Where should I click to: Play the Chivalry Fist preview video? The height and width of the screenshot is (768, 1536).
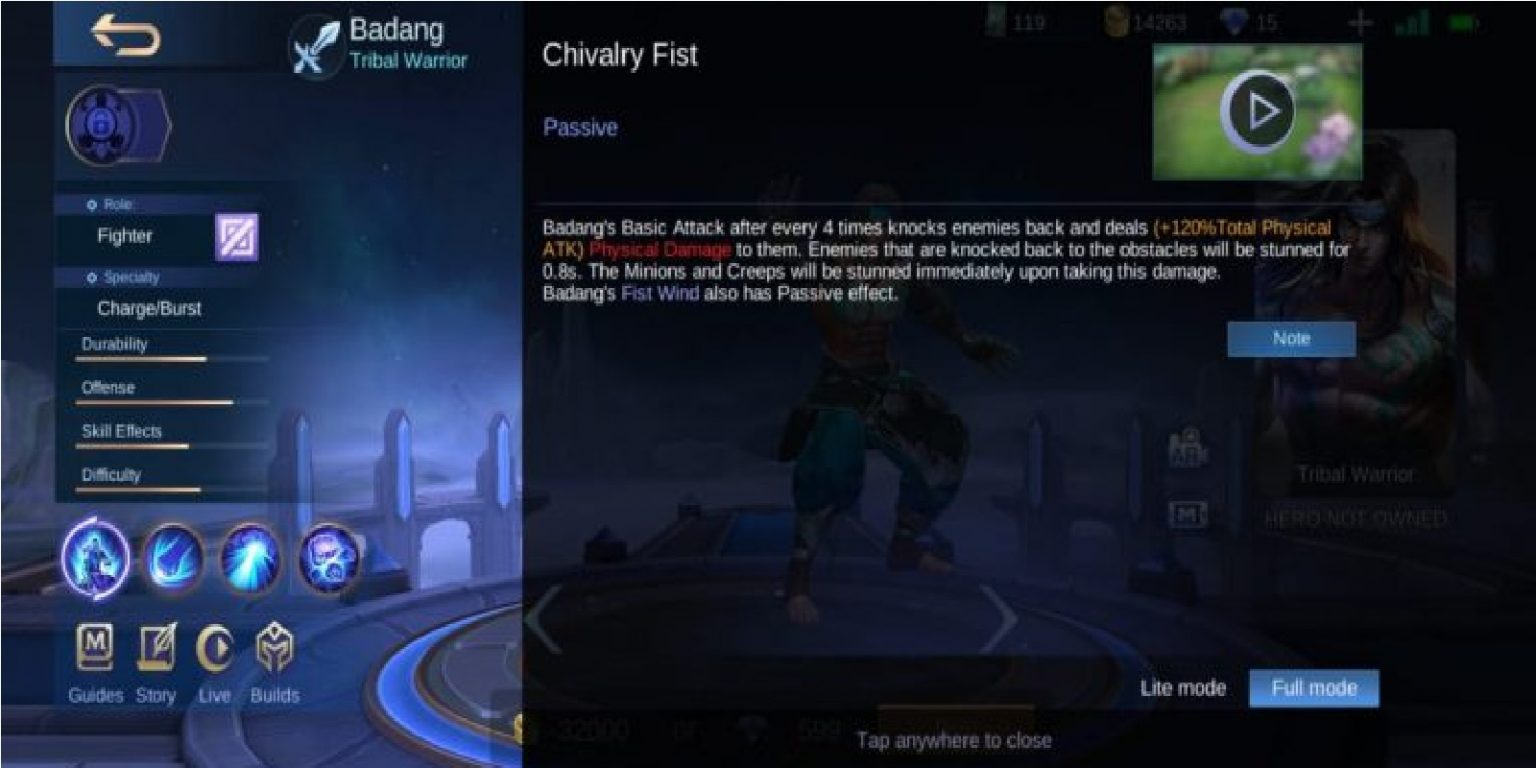pos(1257,111)
